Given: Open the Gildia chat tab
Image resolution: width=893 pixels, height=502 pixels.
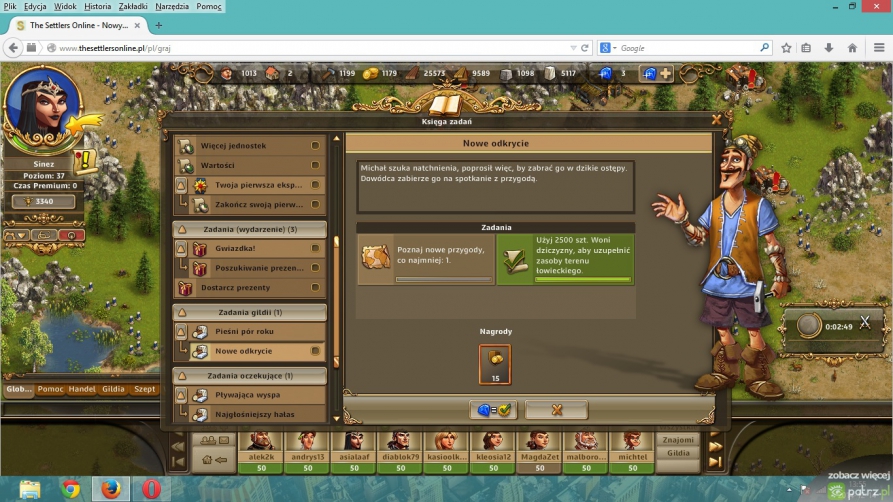Looking at the screenshot, I should (113, 389).
